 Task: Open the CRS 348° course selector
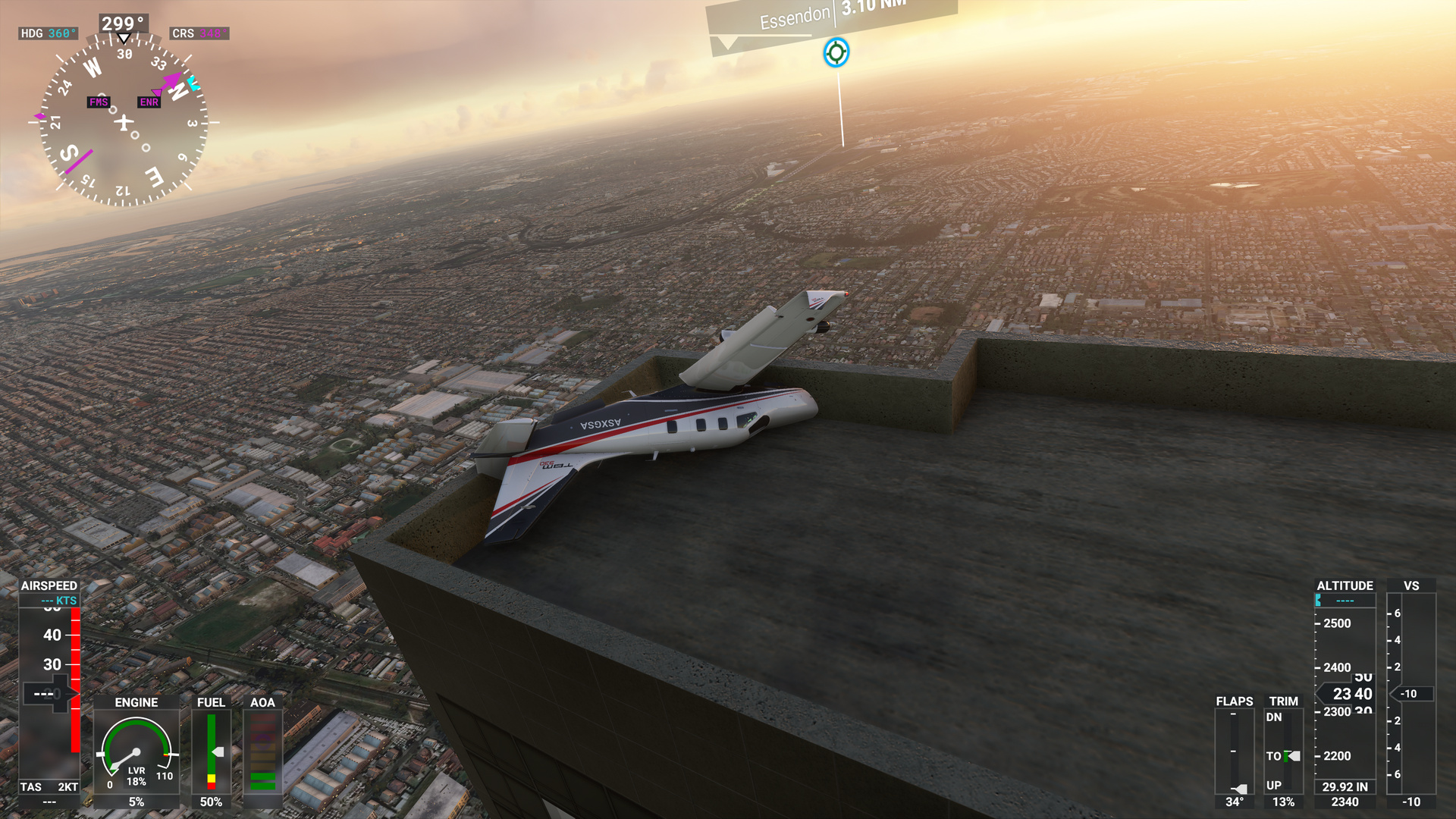pos(201,33)
